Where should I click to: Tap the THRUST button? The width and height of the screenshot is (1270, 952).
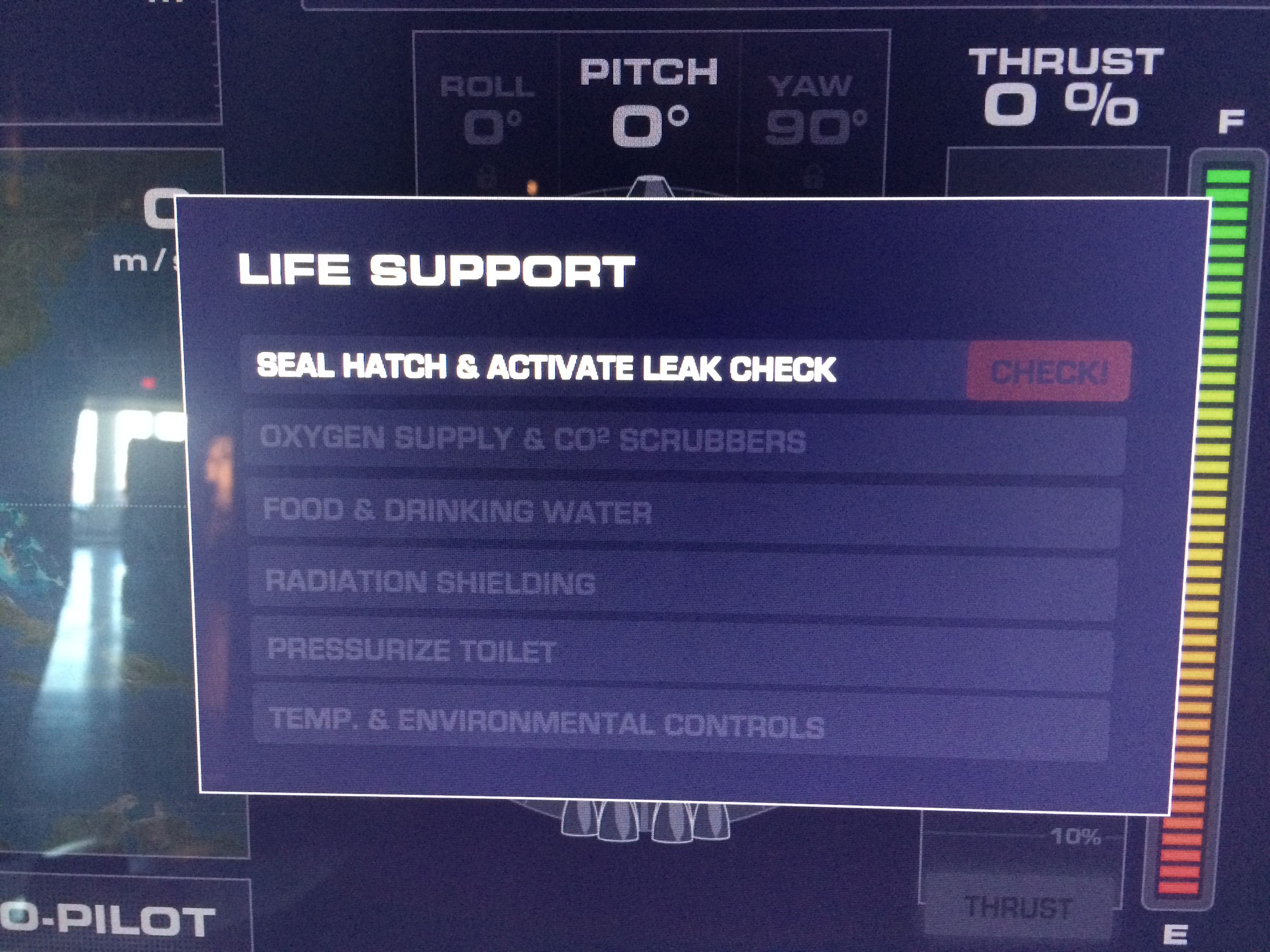tap(1019, 908)
